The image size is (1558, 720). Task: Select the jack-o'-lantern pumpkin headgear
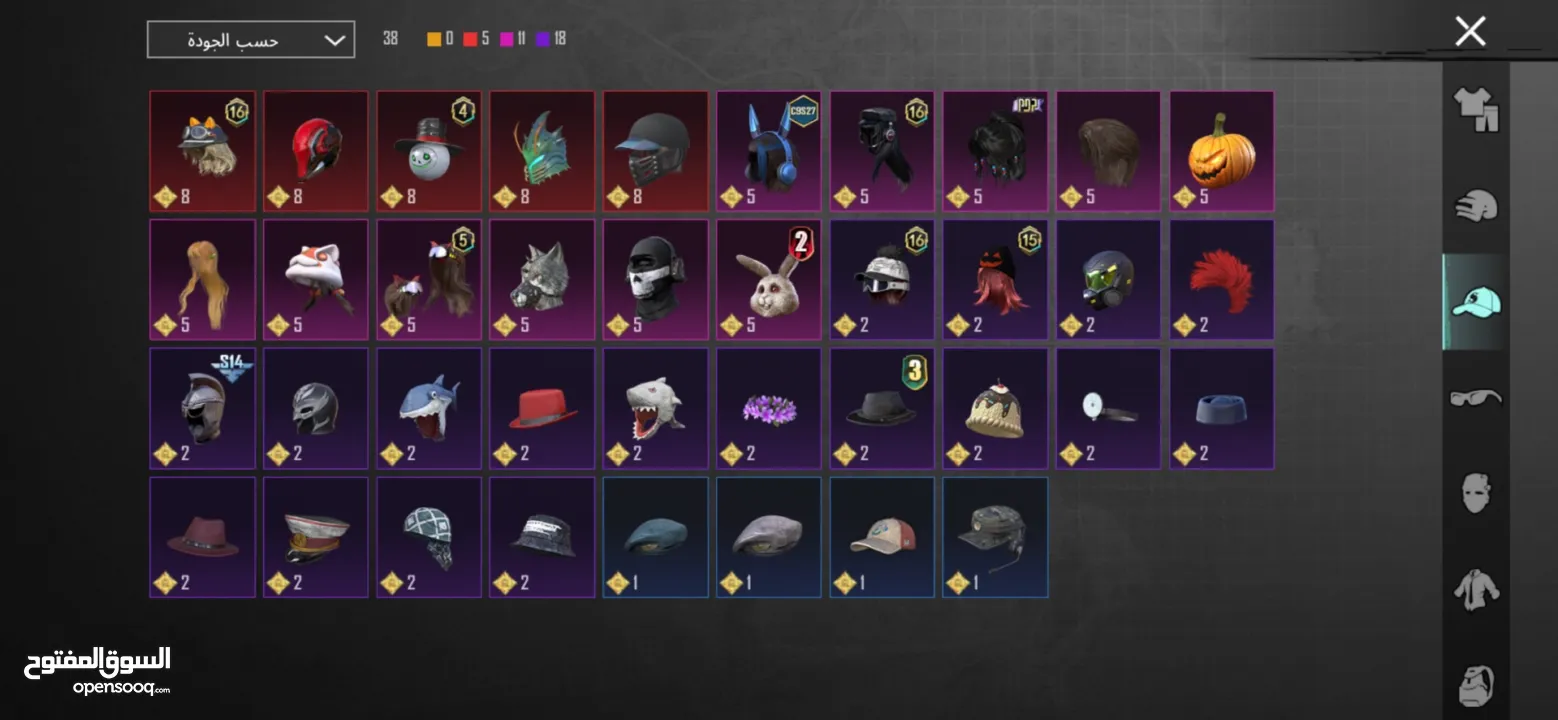coord(1222,152)
